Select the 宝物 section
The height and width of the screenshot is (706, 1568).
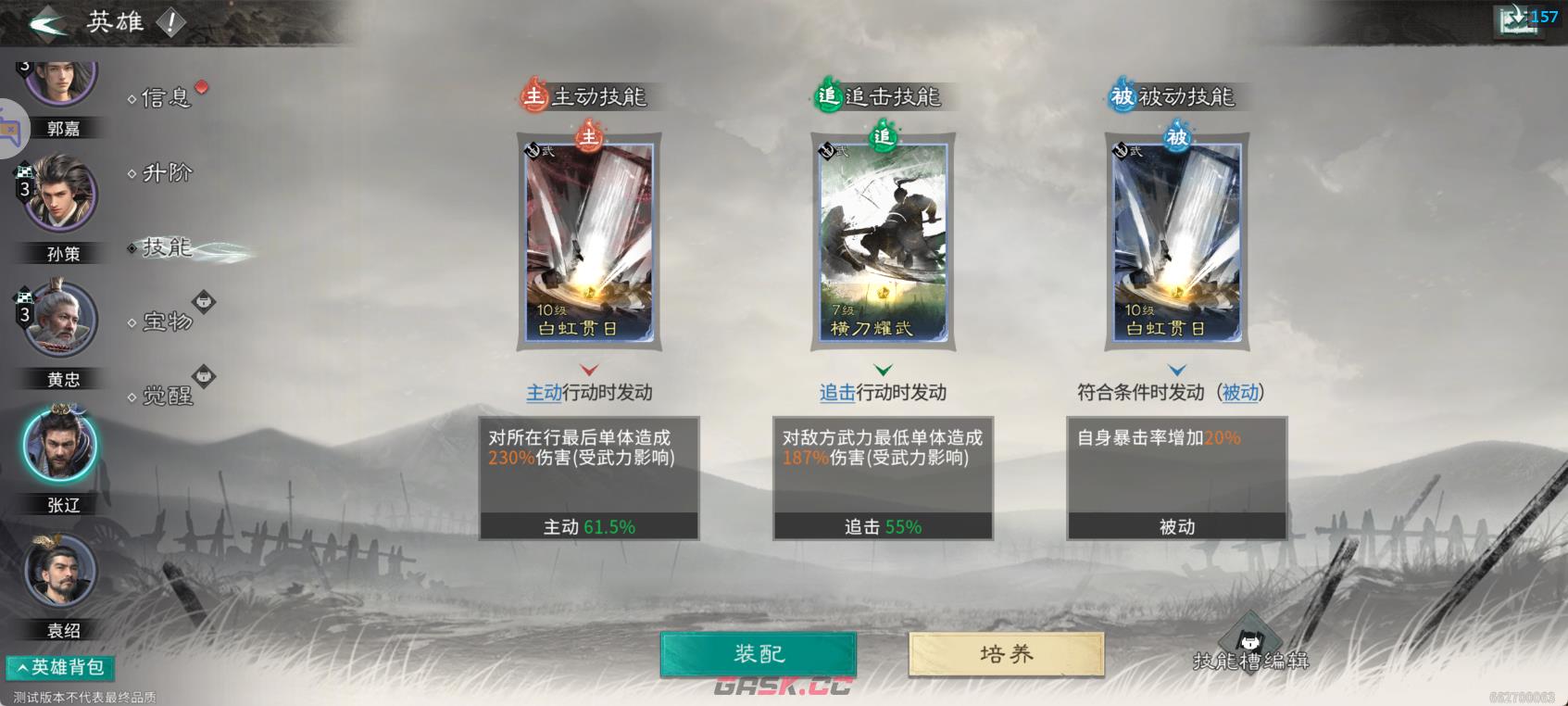click(x=167, y=322)
